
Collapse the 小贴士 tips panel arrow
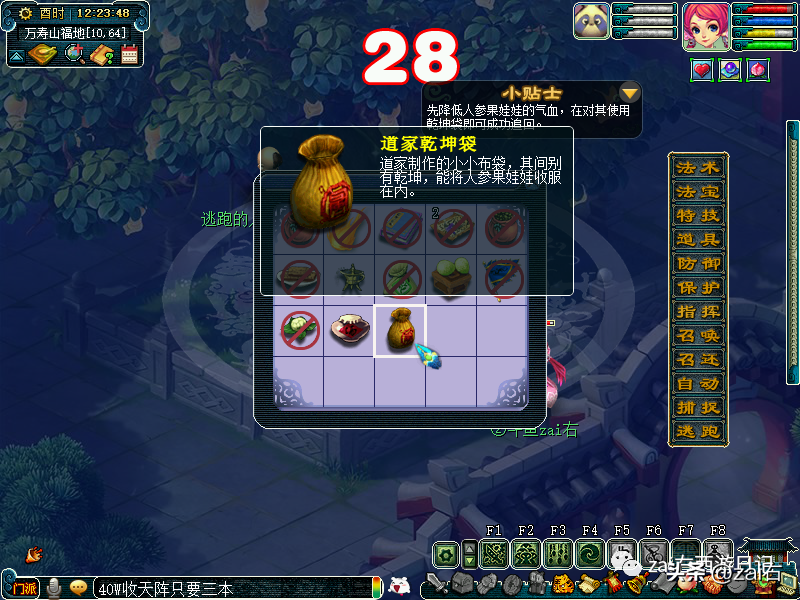tap(630, 93)
